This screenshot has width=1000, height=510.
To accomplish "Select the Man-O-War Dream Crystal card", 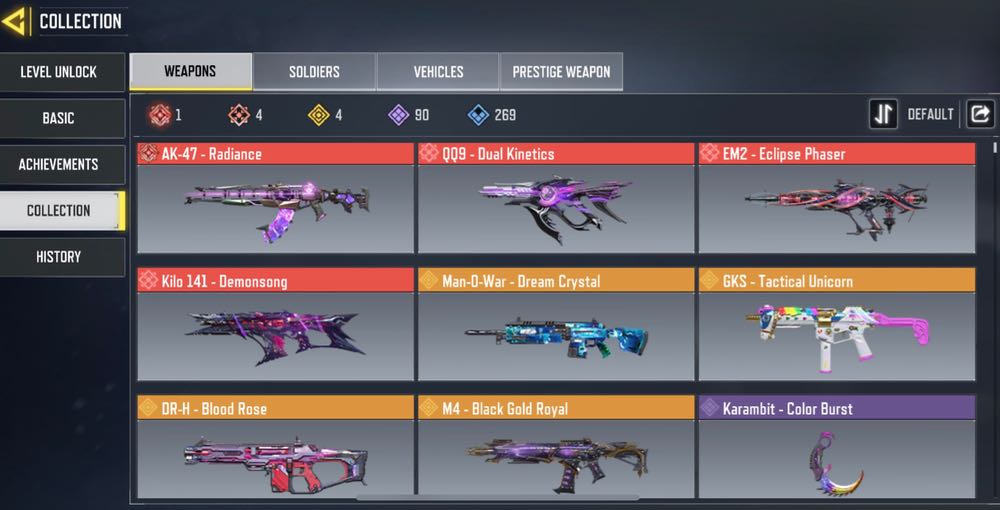I will pyautogui.click(x=555, y=325).
